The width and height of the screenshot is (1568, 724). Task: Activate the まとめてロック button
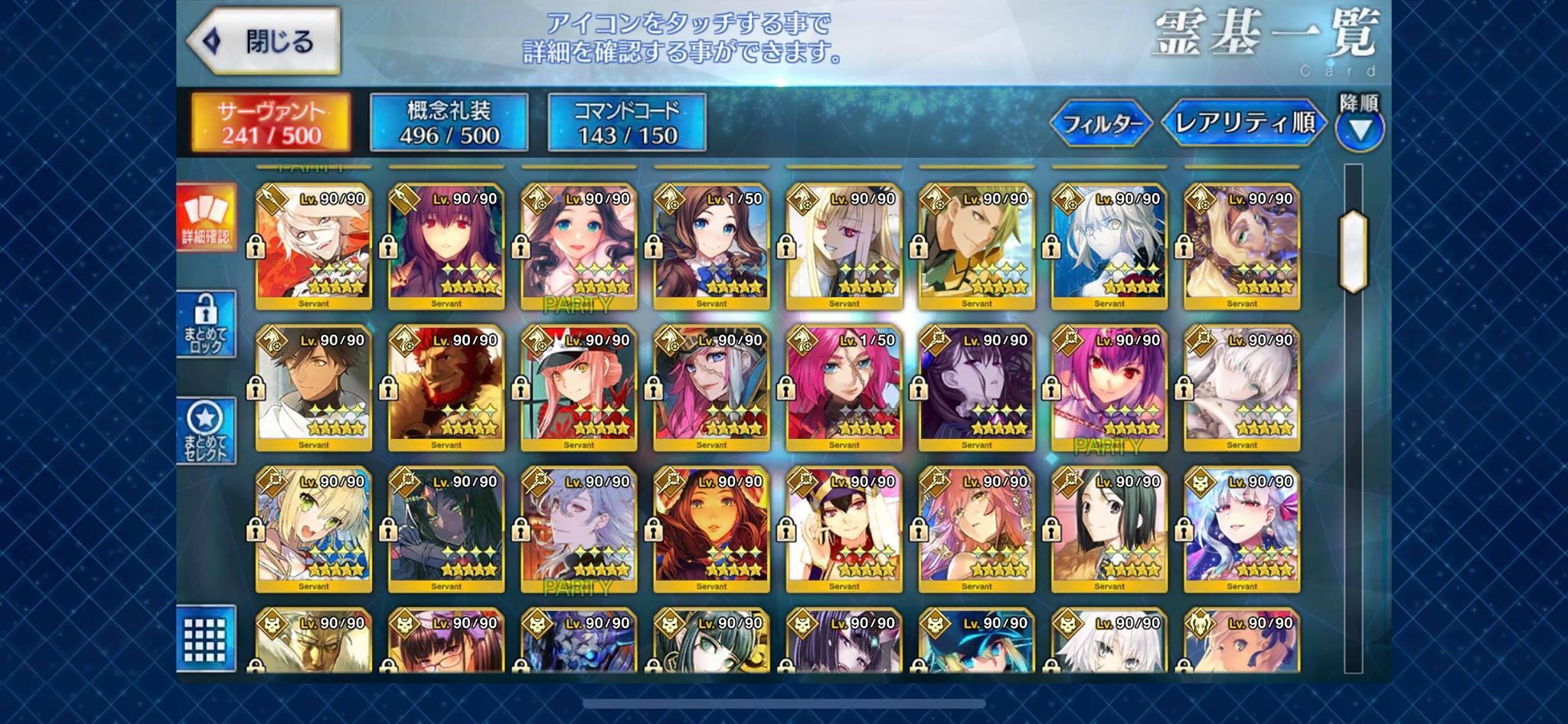pyautogui.click(x=205, y=324)
